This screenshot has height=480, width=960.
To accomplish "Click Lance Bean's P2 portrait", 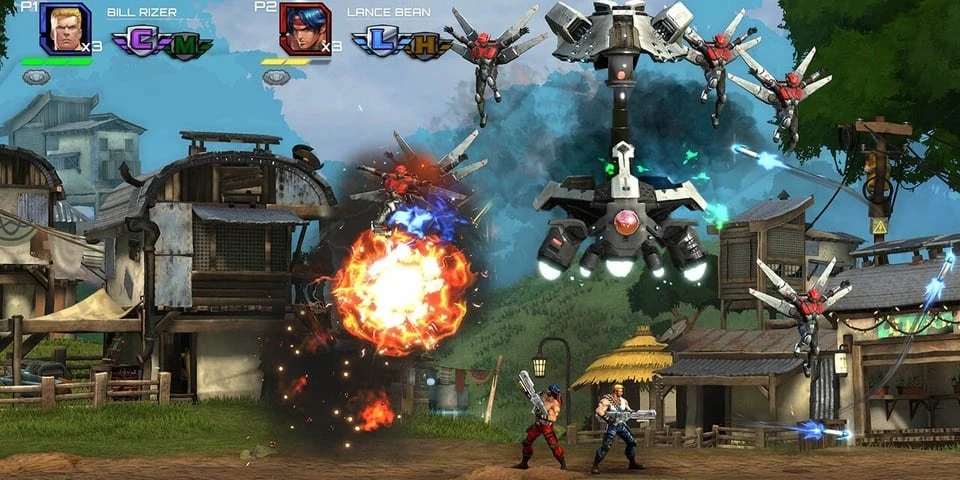I will click(304, 28).
